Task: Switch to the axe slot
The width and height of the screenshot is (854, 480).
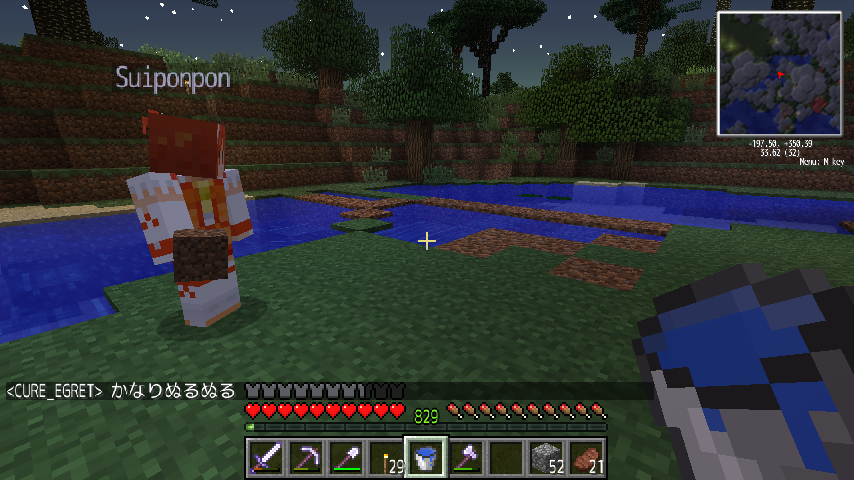Action: (465, 459)
